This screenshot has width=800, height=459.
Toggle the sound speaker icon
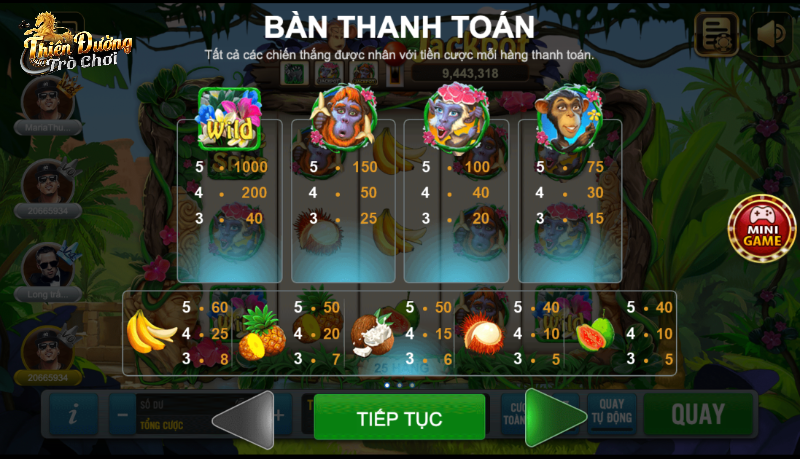click(771, 35)
